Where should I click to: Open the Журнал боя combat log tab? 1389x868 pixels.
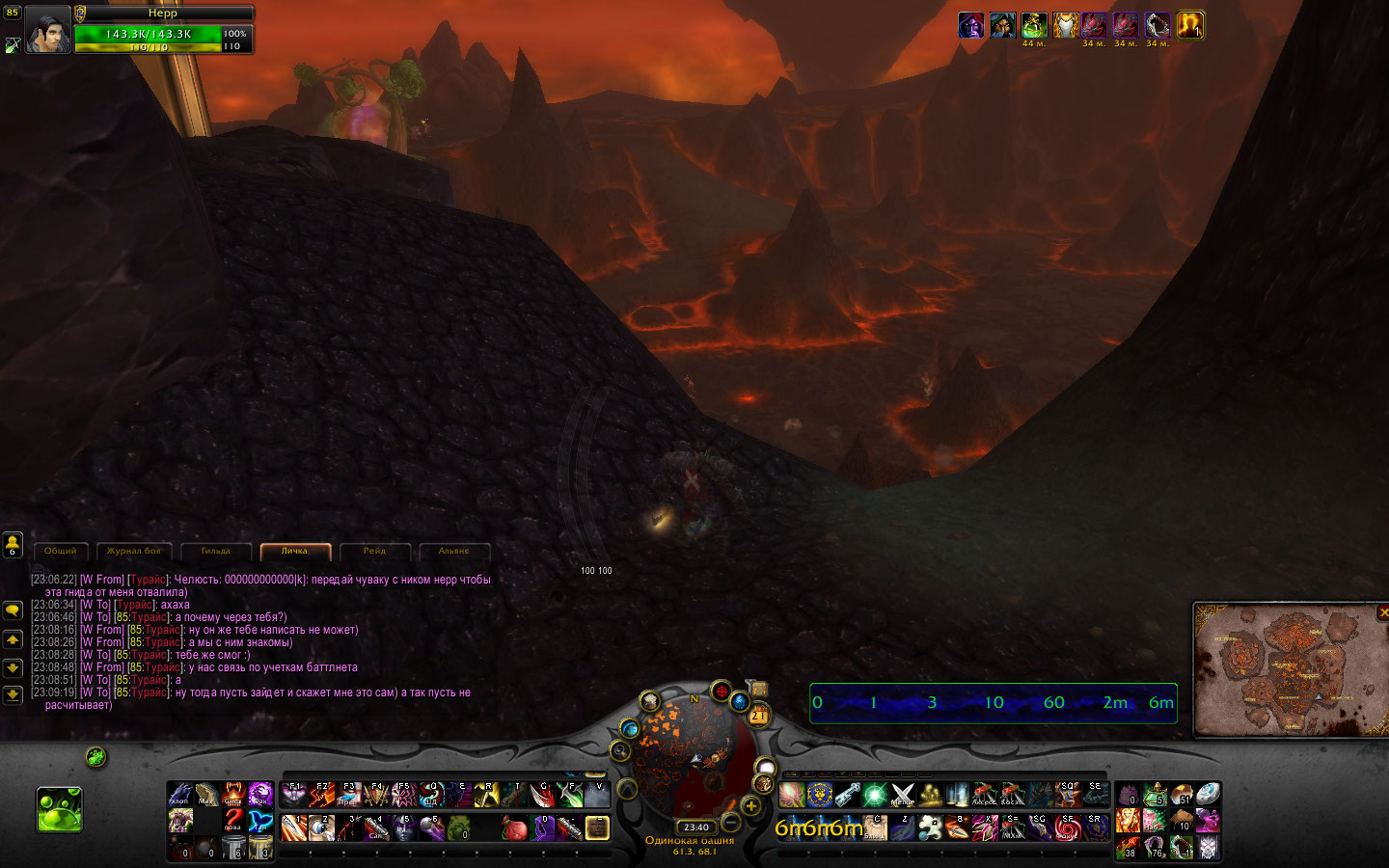click(x=134, y=551)
